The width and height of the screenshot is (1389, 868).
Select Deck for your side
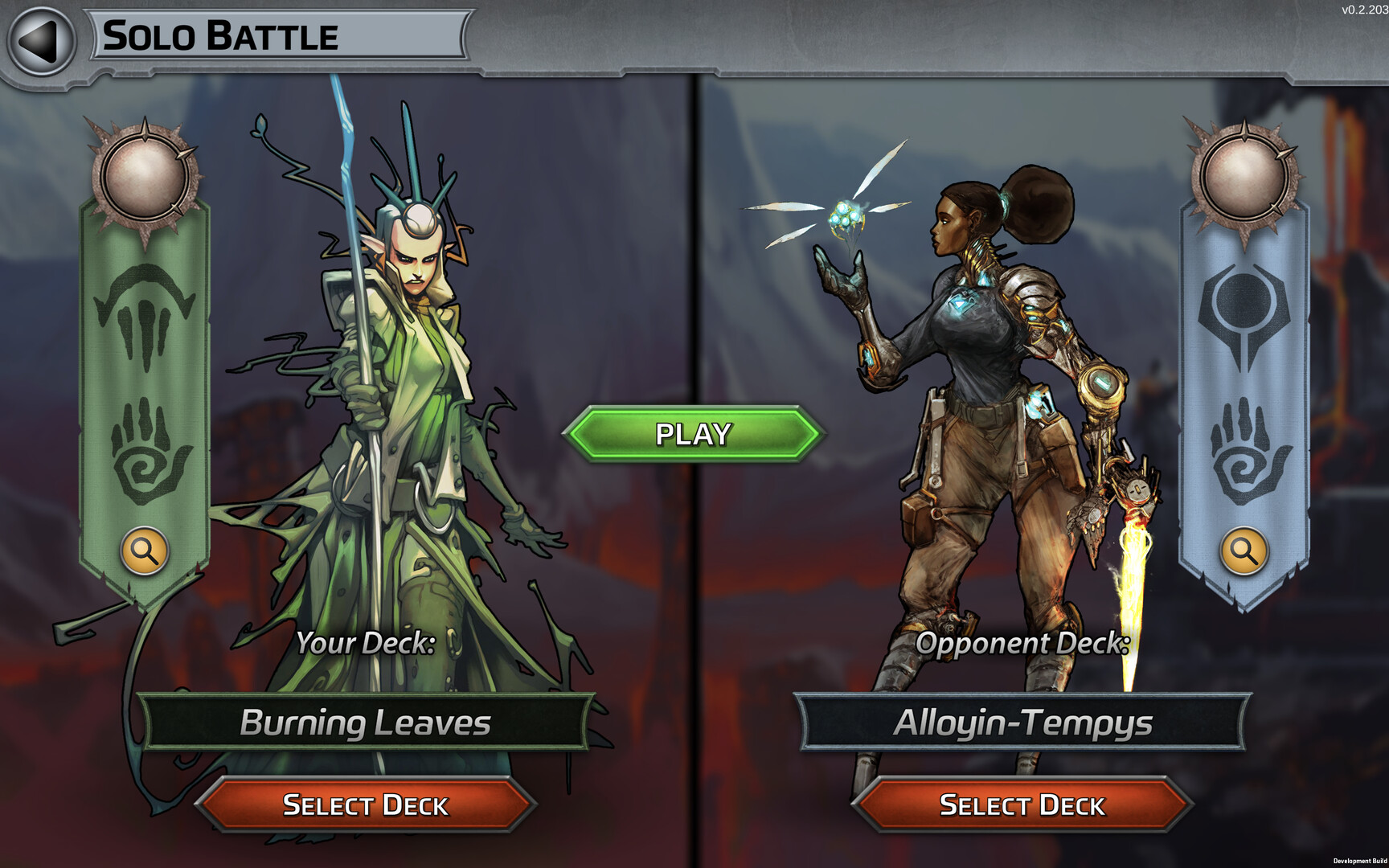366,805
